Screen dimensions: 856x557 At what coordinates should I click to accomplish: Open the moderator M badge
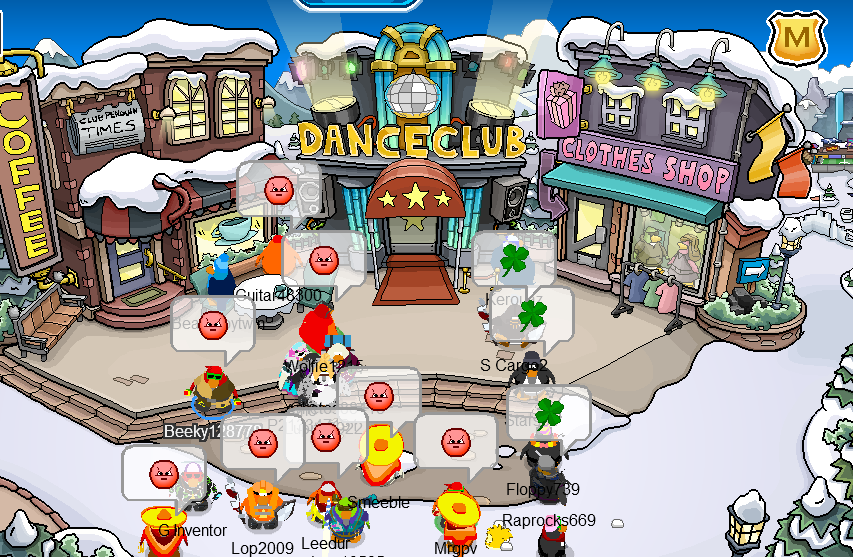(796, 39)
